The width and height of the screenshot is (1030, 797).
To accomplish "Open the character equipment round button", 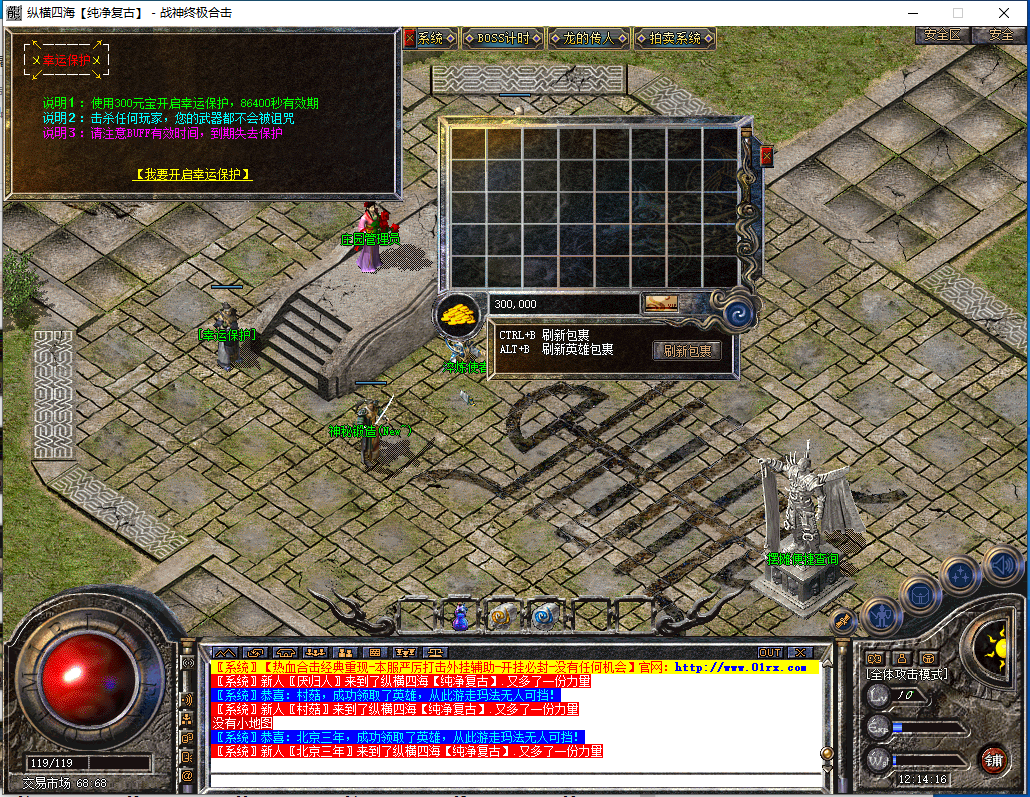I will click(881, 615).
